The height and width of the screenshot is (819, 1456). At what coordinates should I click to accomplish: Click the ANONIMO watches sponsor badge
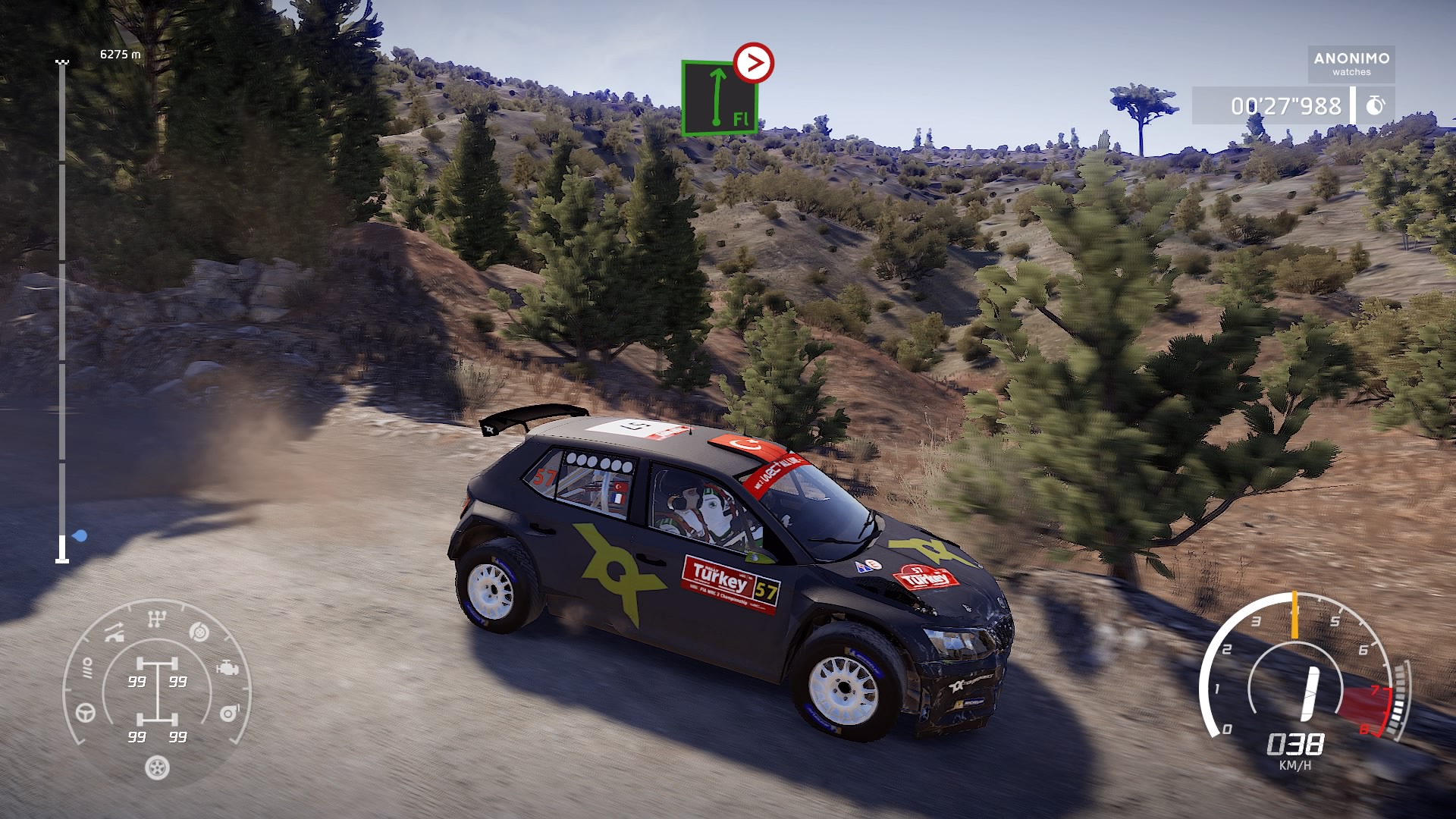pos(1351,64)
